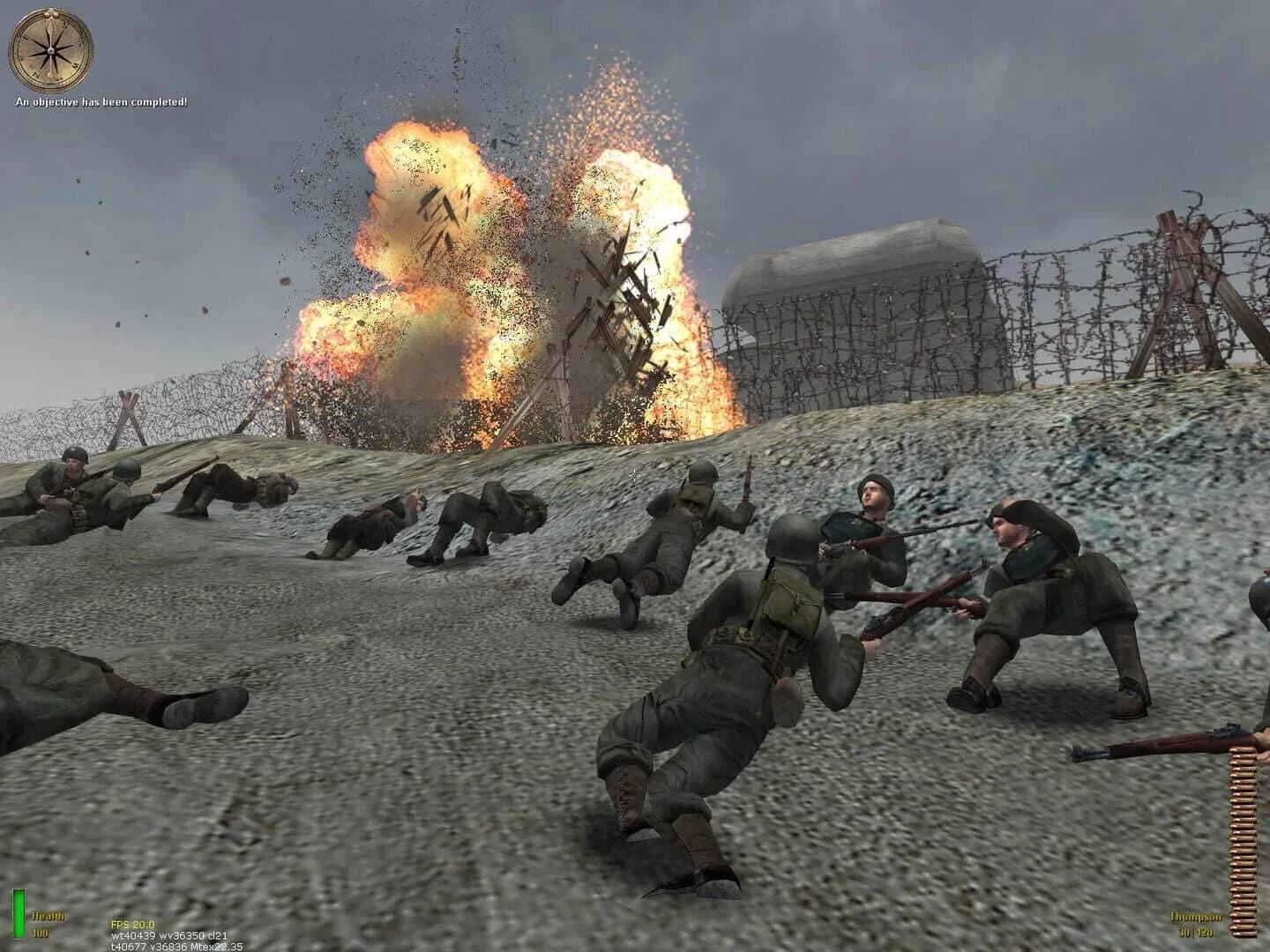Screen dimensions: 1270x952
Task: Click the crosshair at screen center
Action: coord(635,476)
